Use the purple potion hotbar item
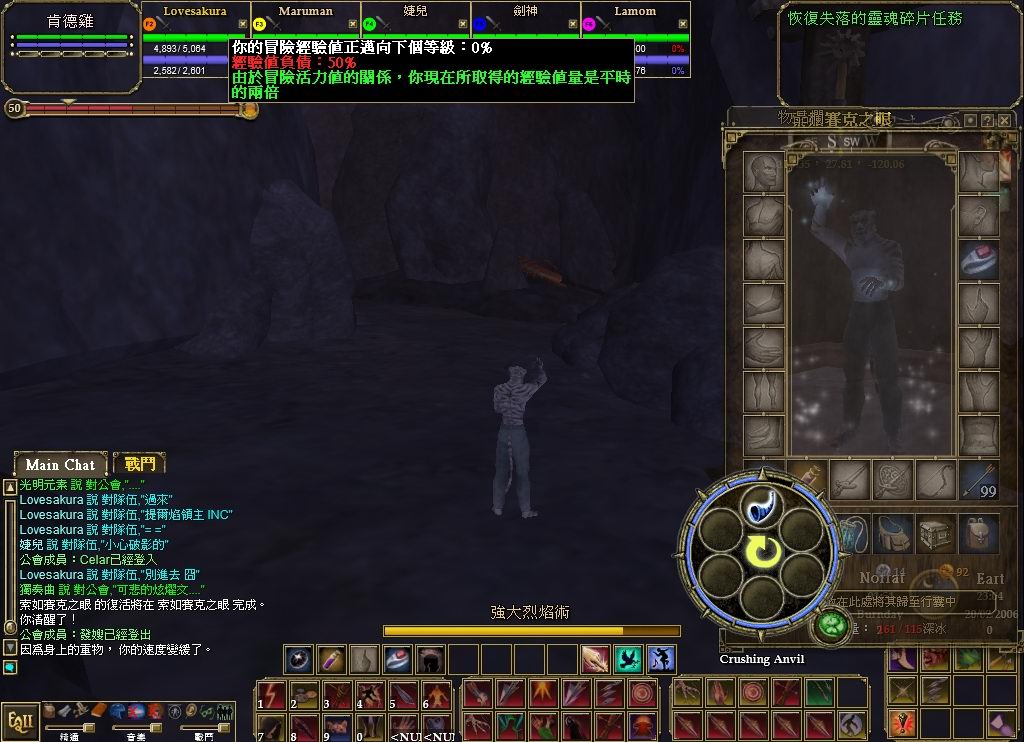 coord(331,659)
